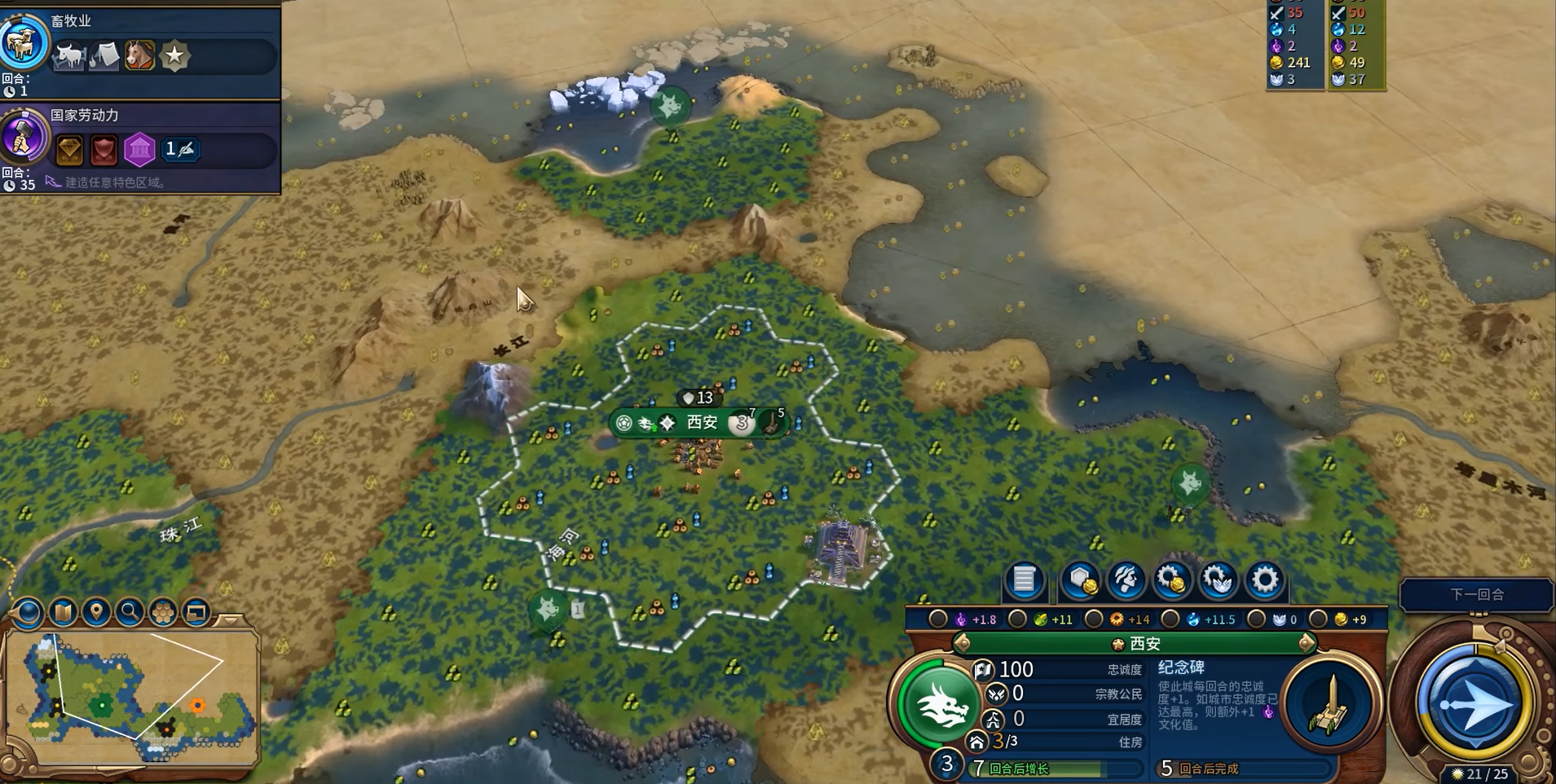
Task: Click the minimap
Action: [130, 693]
